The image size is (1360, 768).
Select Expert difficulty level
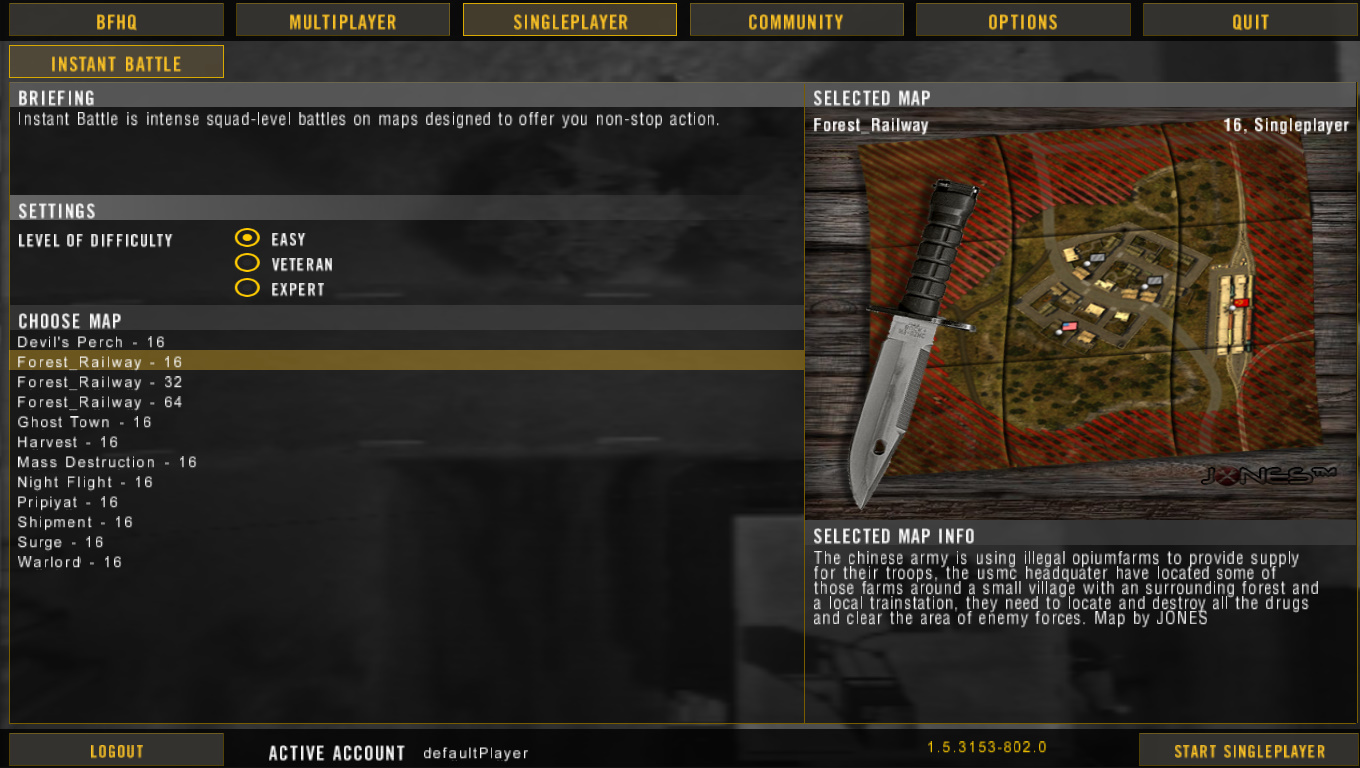click(247, 288)
